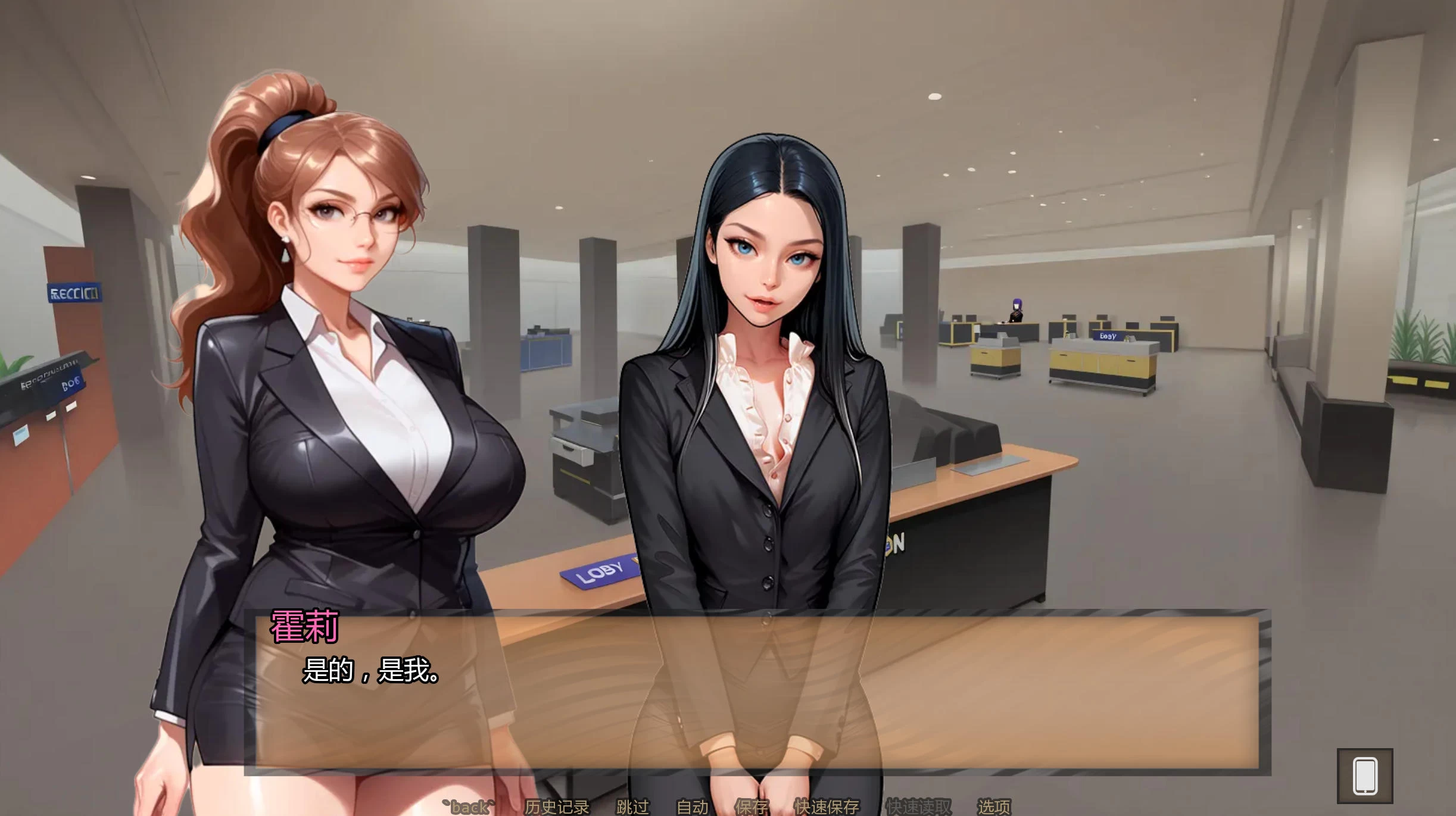1456x816 pixels.
Task: Activate 跳过 to skip dialogue
Action: 632,806
